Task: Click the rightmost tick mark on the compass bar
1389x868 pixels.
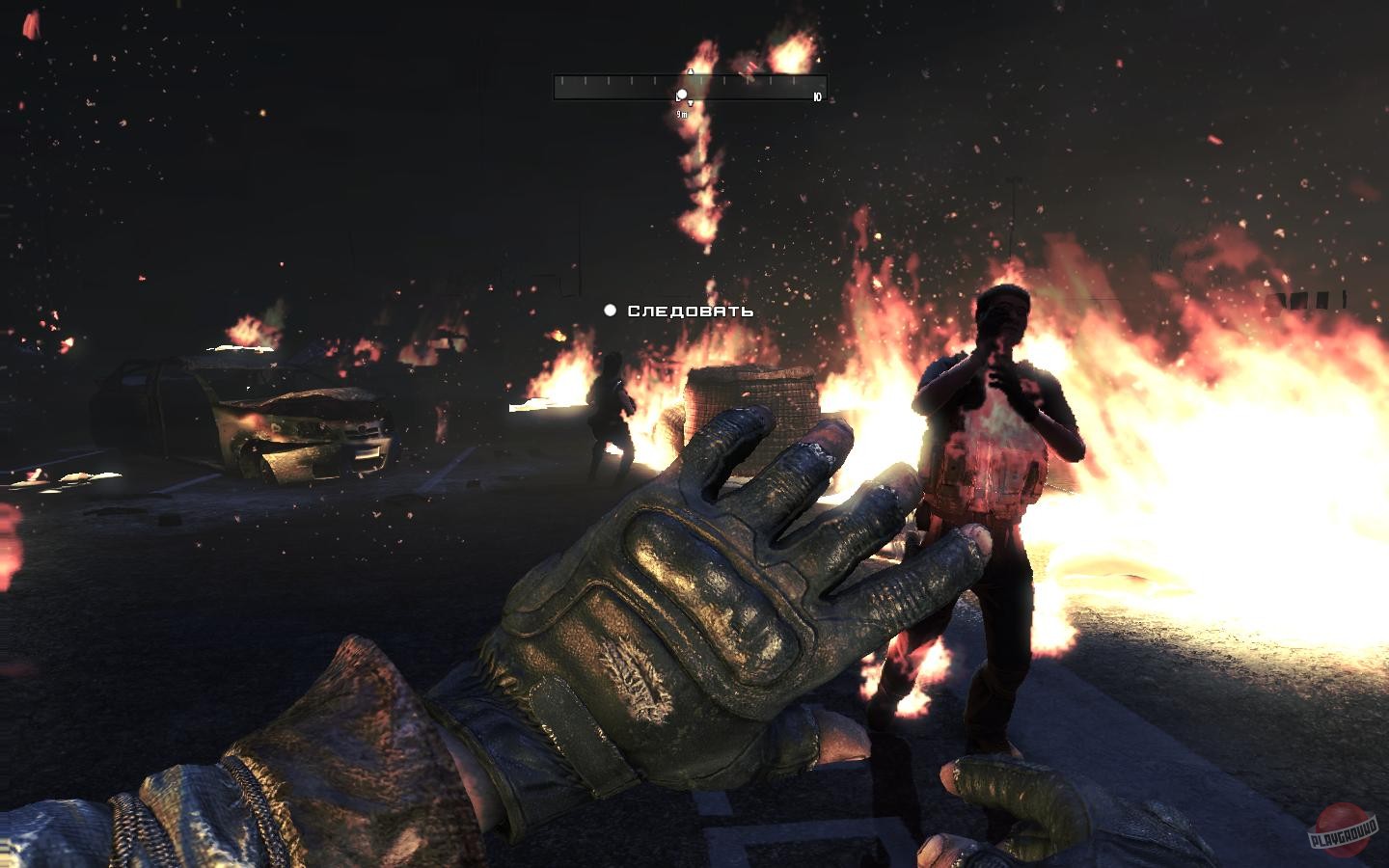Action: point(793,79)
